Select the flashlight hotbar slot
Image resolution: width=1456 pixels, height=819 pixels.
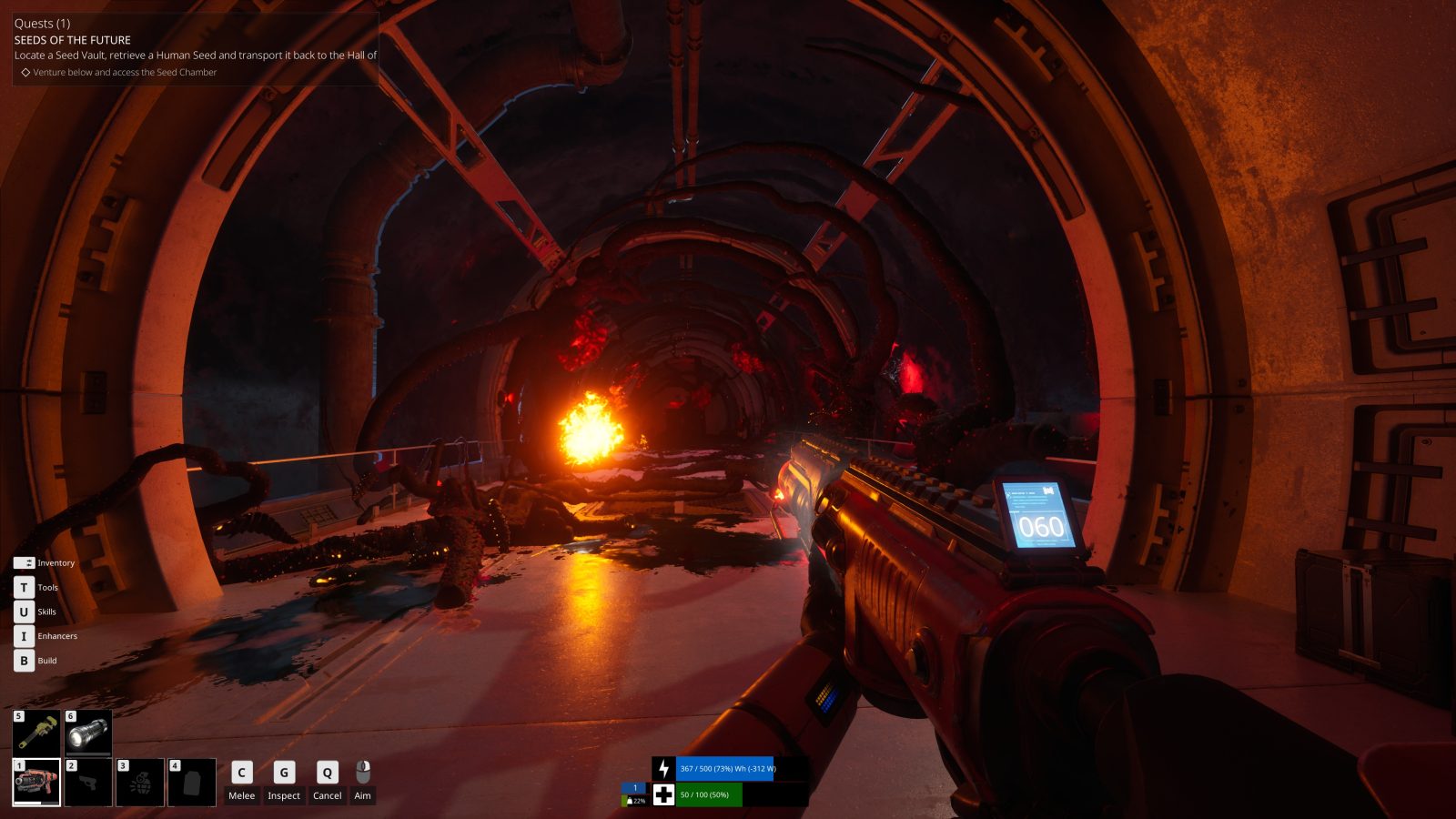click(x=88, y=733)
